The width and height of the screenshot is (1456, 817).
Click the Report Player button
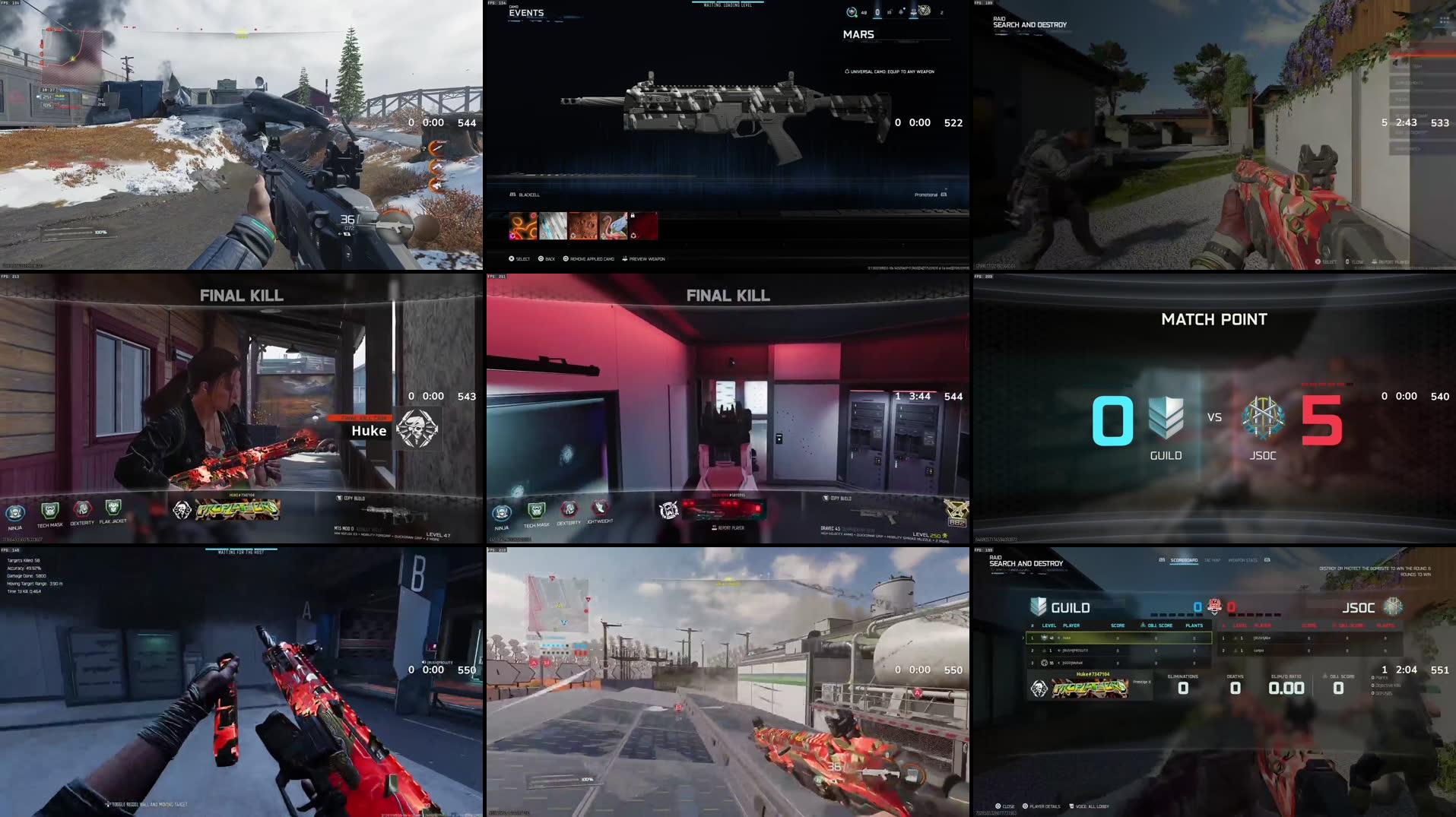click(x=730, y=527)
